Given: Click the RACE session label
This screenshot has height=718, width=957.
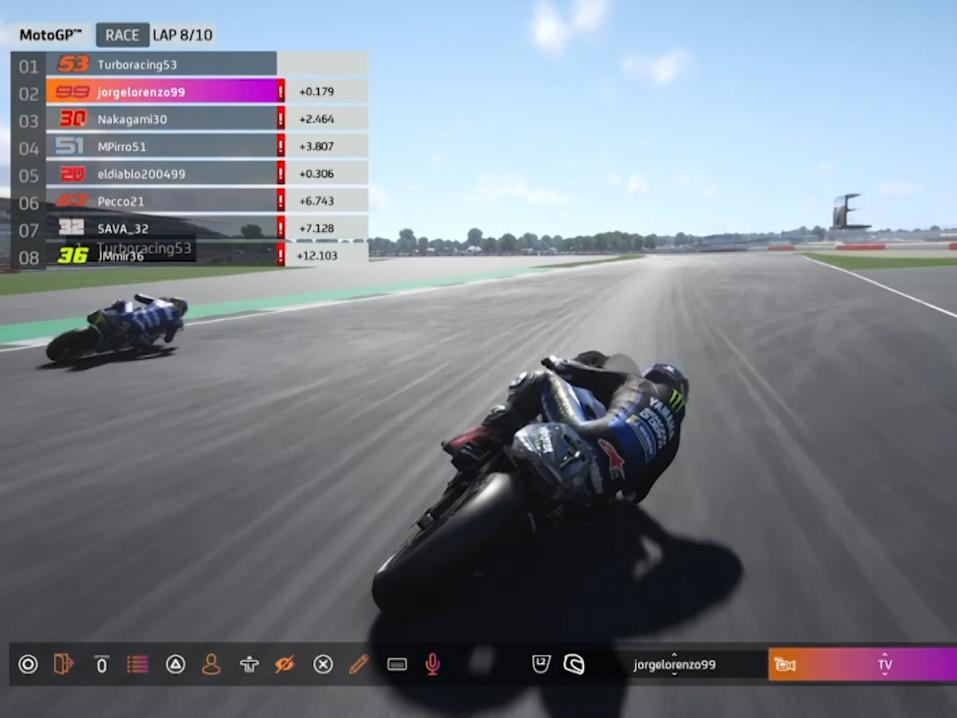Looking at the screenshot, I should click(x=122, y=35).
